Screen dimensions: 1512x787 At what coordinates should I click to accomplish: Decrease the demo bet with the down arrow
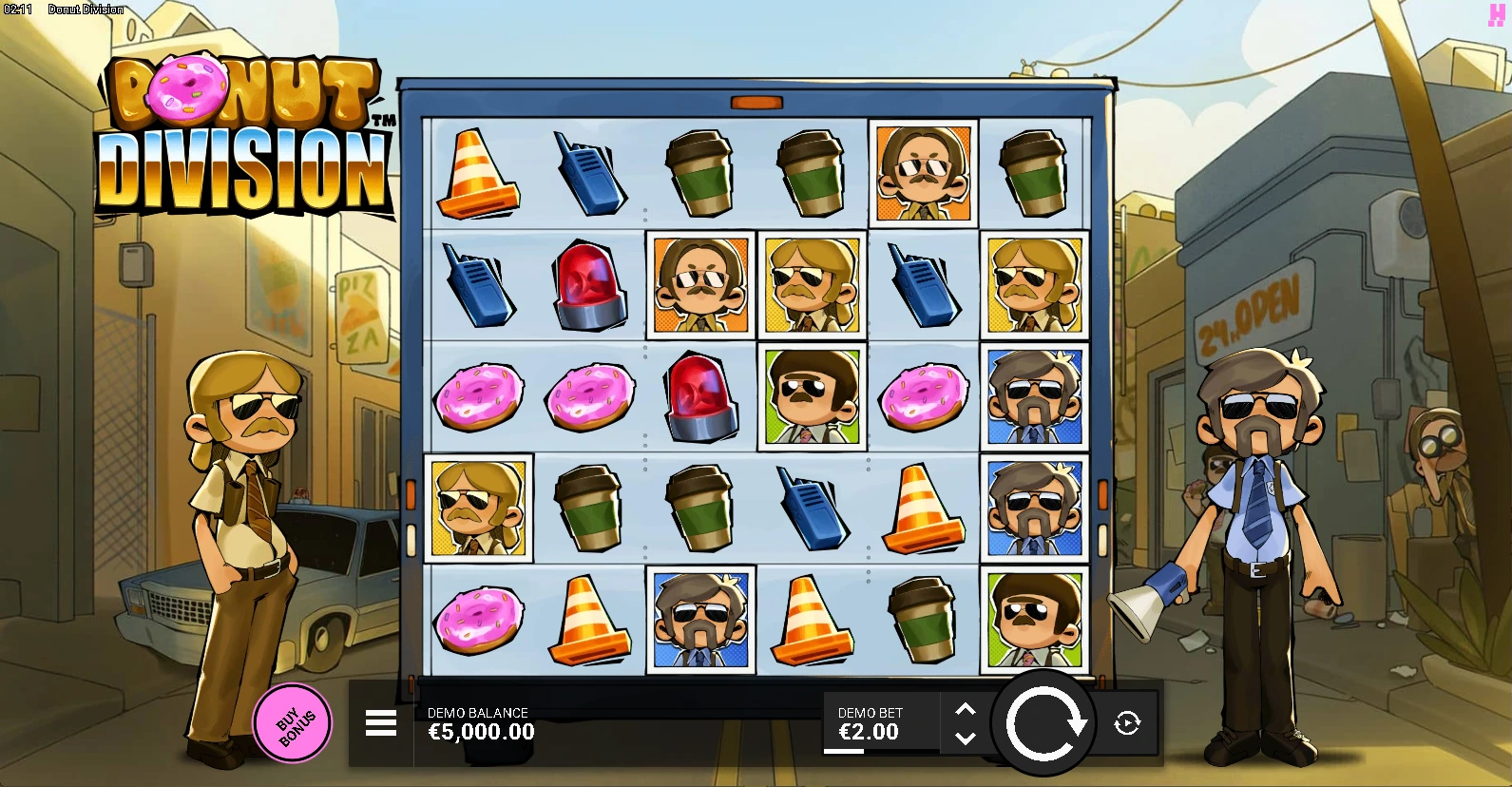tap(965, 738)
